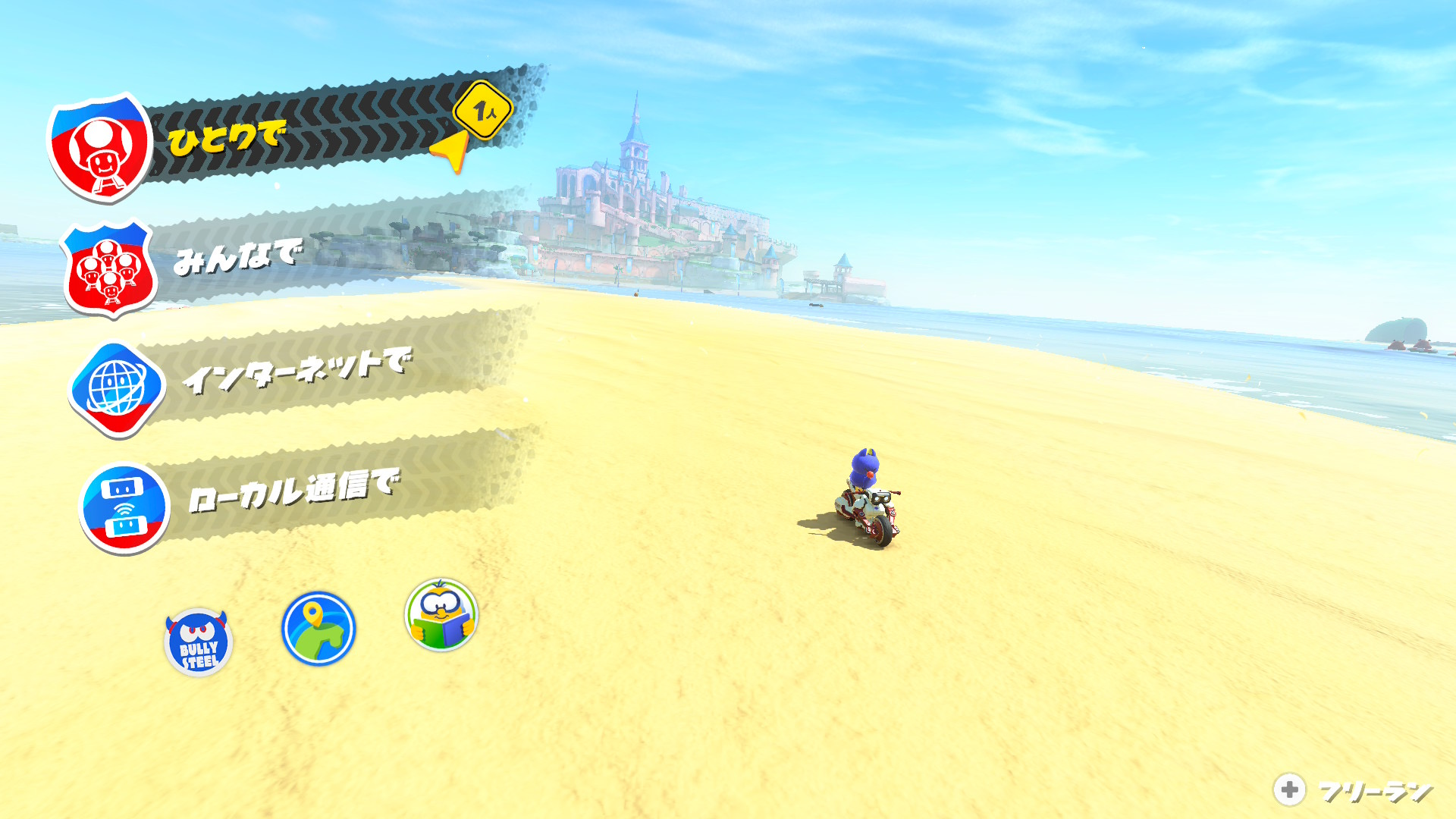Open the Bully Steel sticker icon
The height and width of the screenshot is (819, 1456).
coord(199,642)
